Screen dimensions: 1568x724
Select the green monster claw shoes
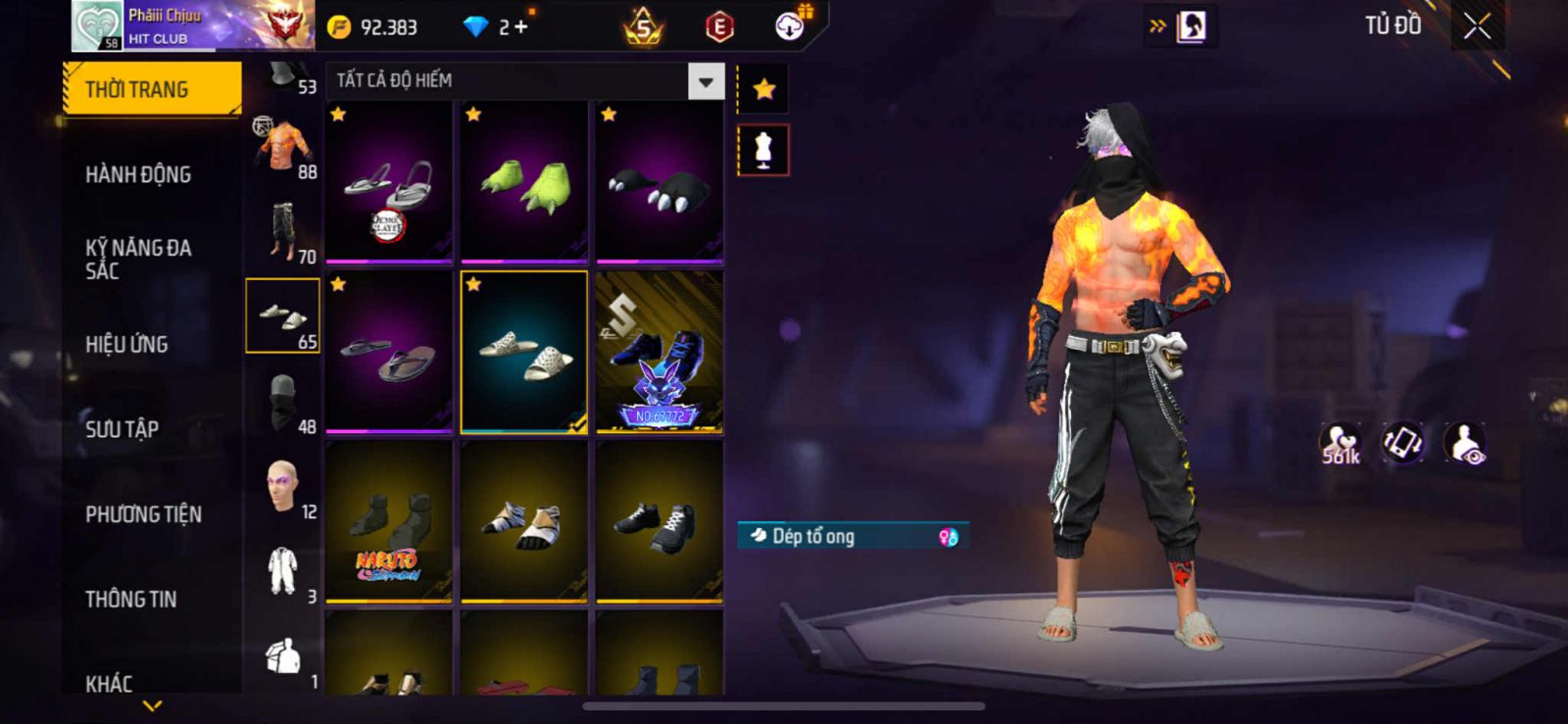tap(524, 182)
